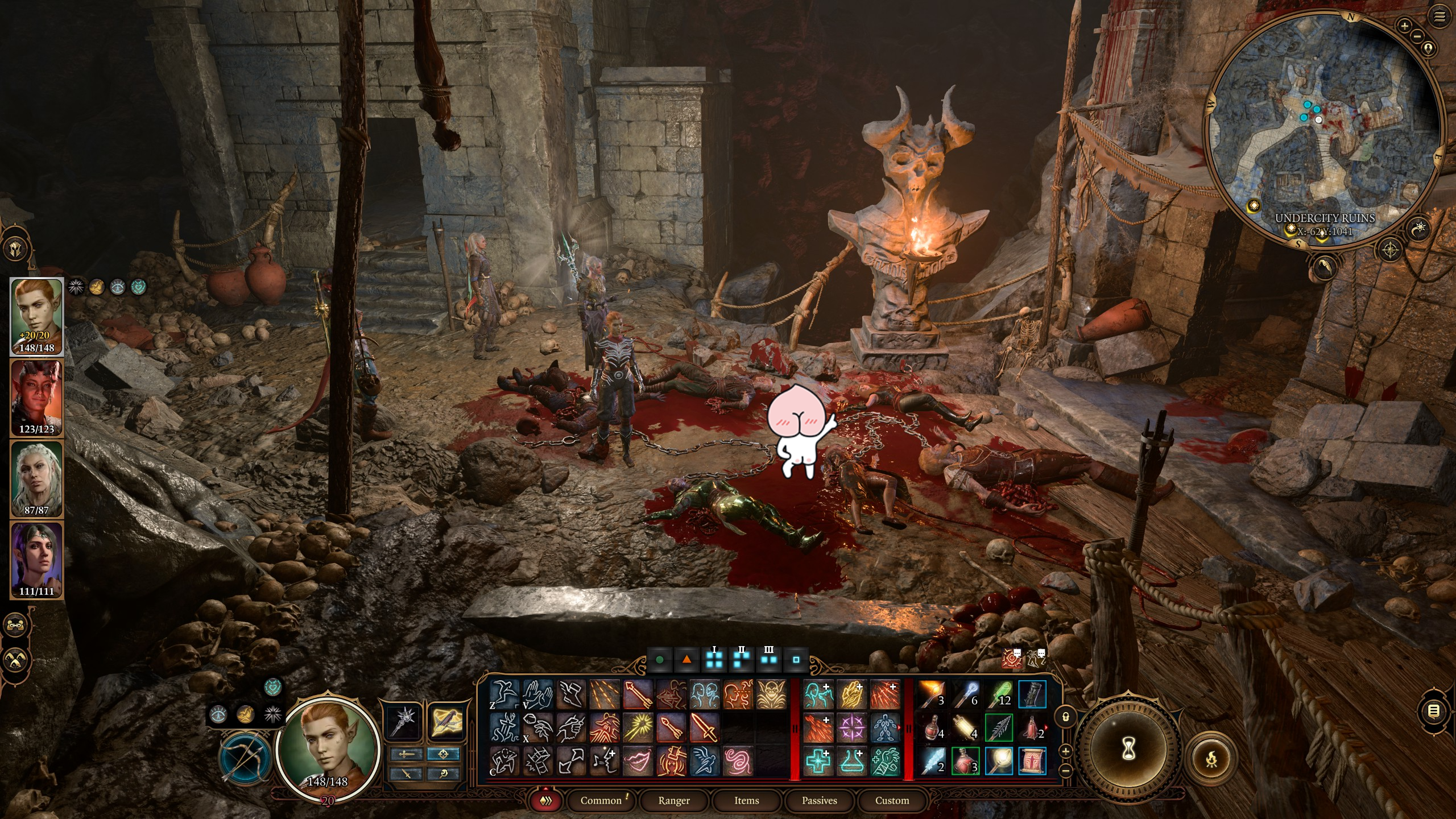Select the spiked mace melee weapon slot
Viewport: 1456px width, 819px height.
(404, 721)
